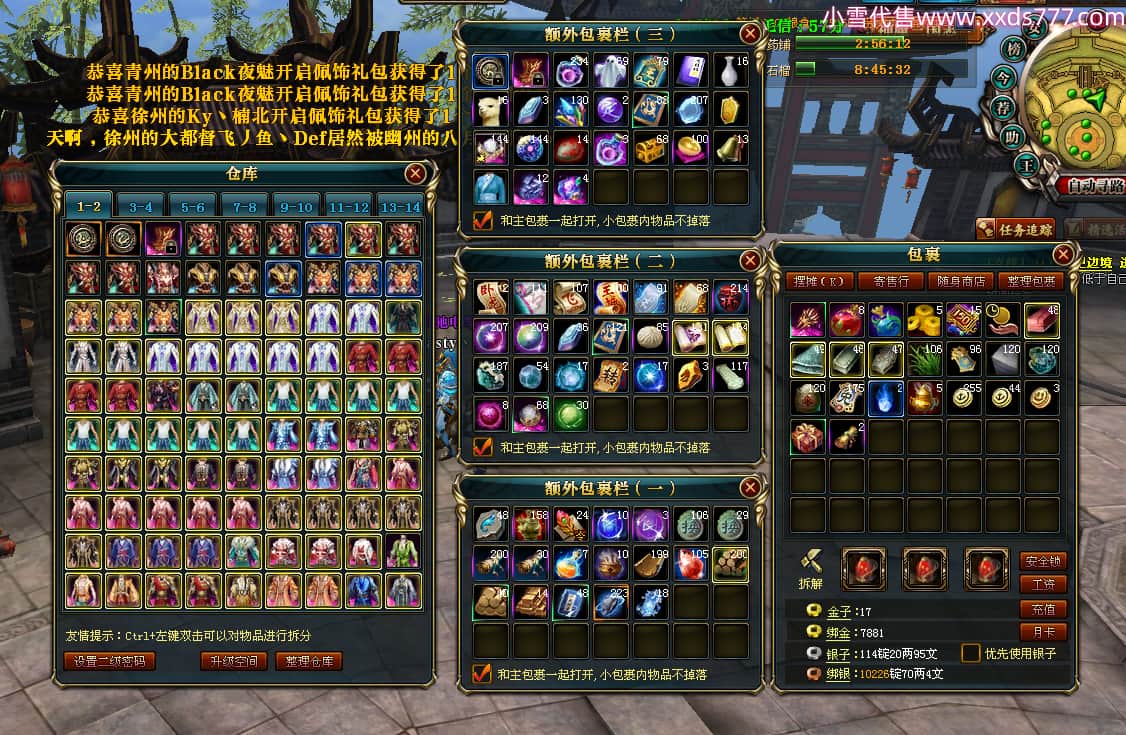
Task: Open the 任务追踪 quest tracker
Action: pos(1015,229)
